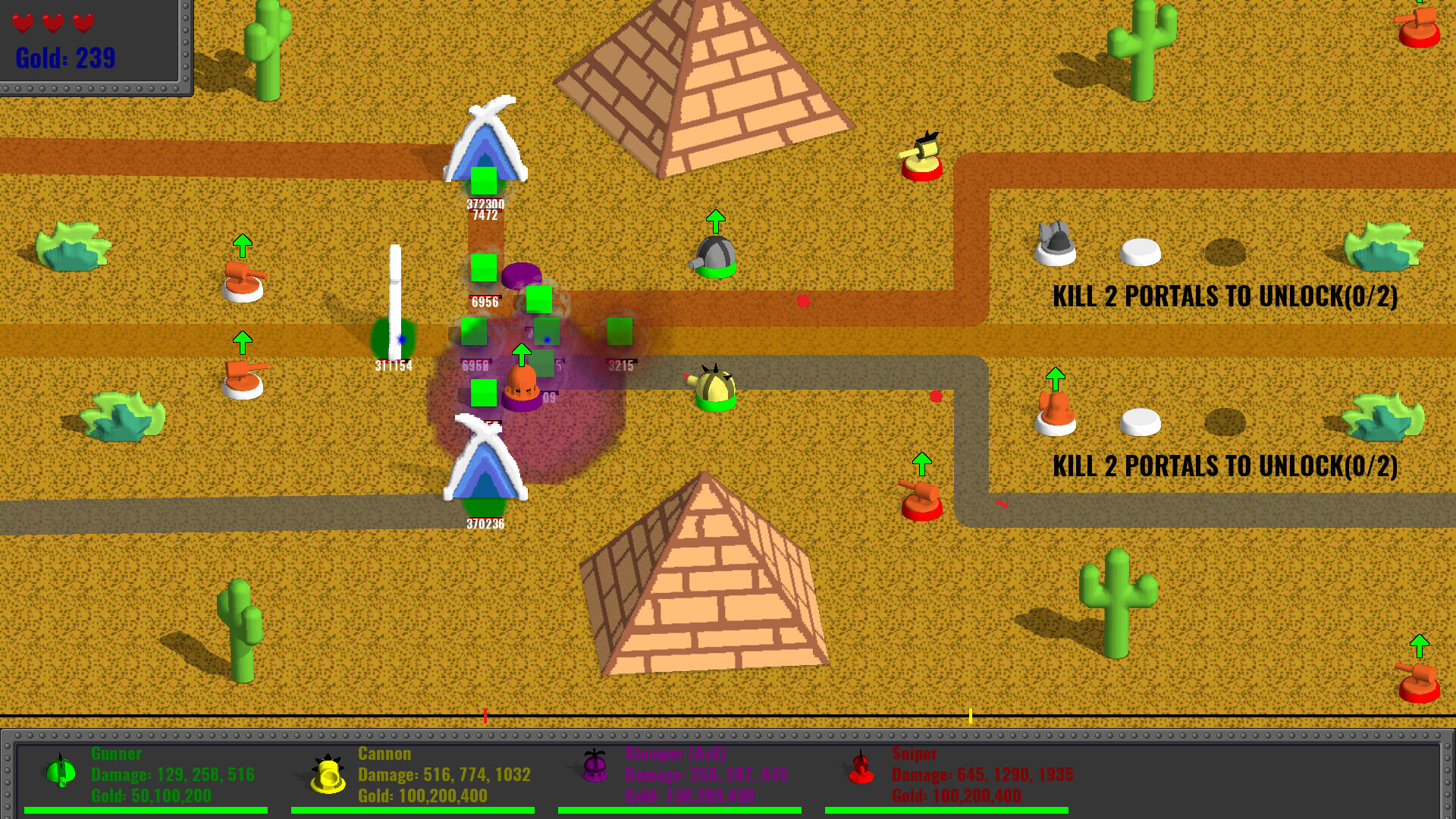
Task: Activate the upgrade arrow on the right orange tower
Action: click(1056, 375)
